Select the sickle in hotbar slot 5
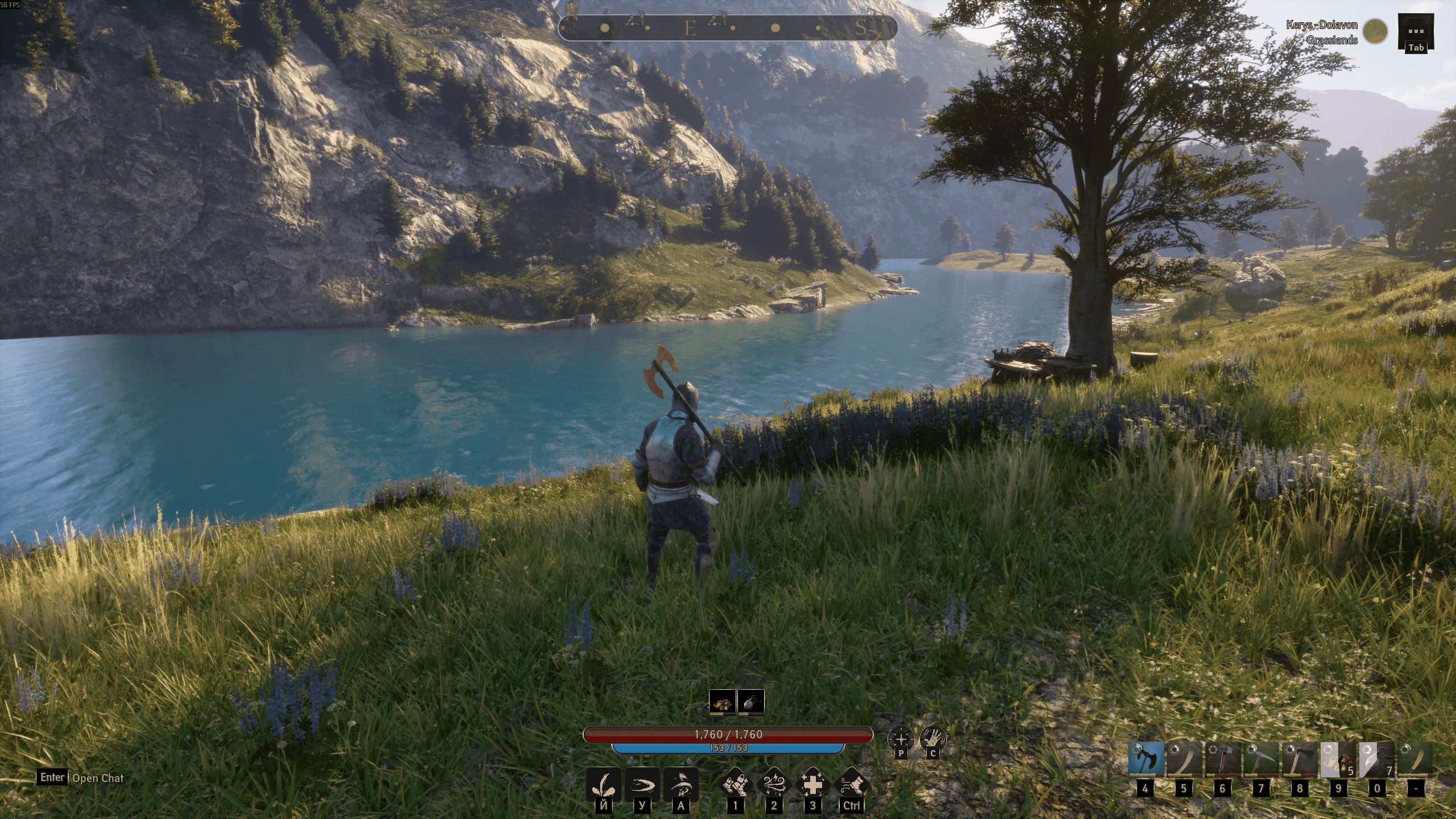Viewport: 1456px width, 819px height. 1184,759
